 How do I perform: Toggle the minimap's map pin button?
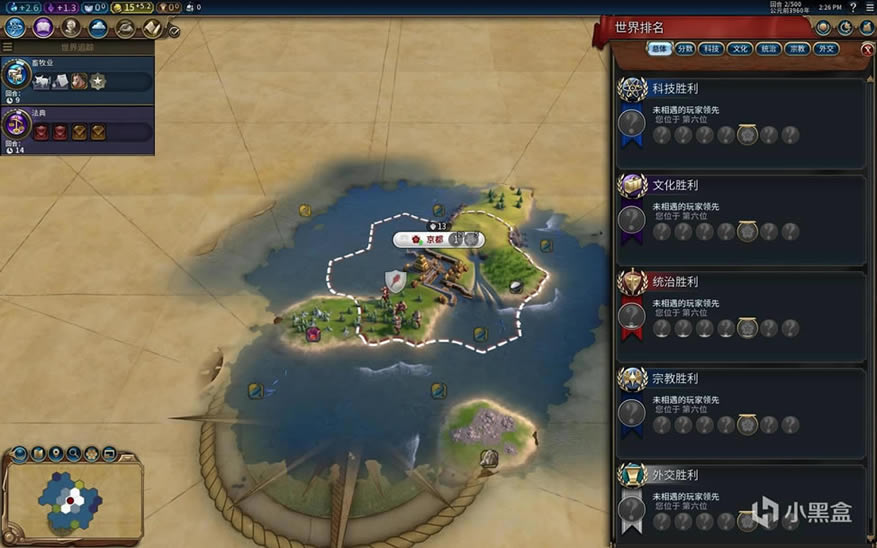[56, 454]
